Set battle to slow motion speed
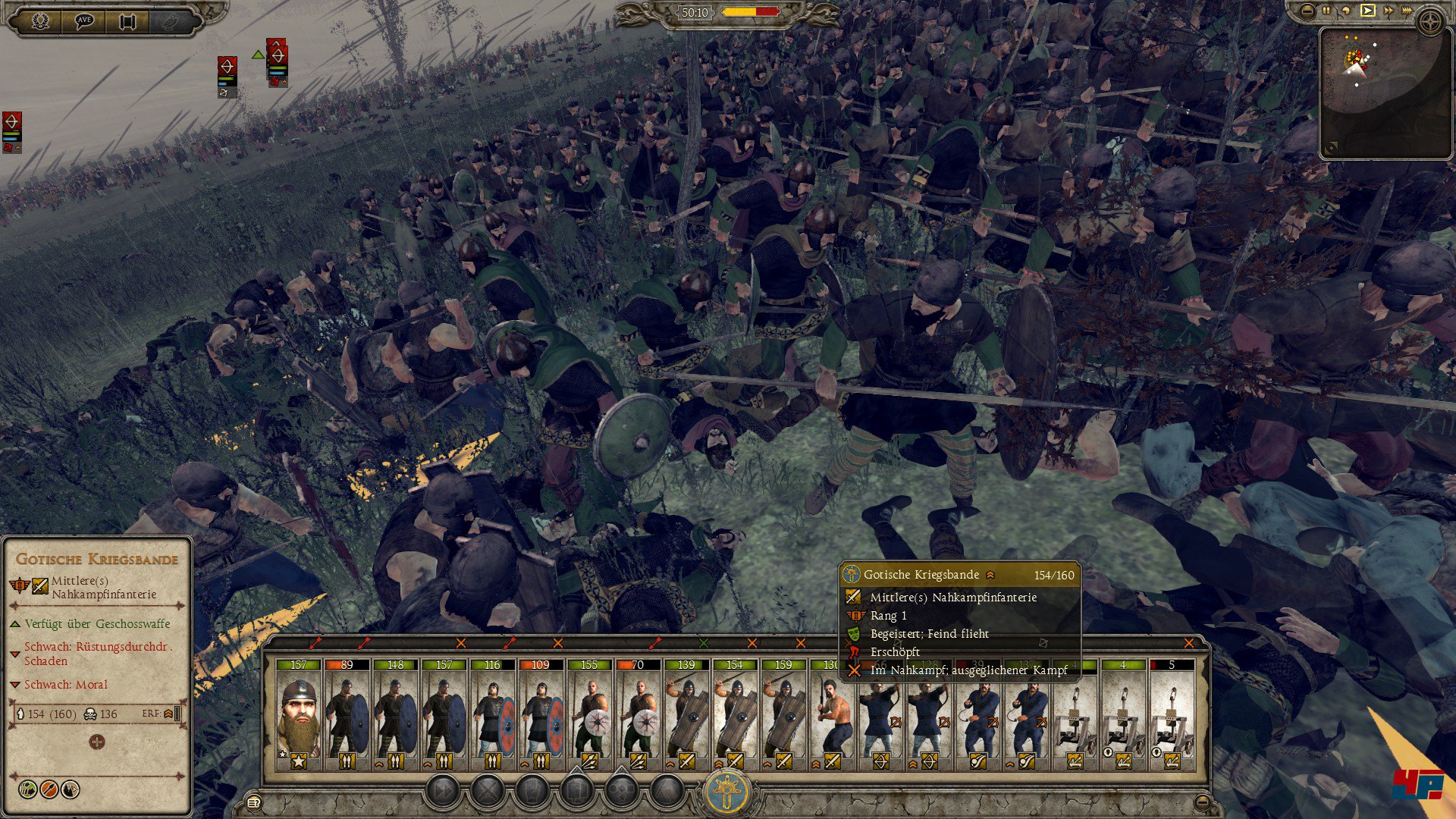 [1346, 11]
